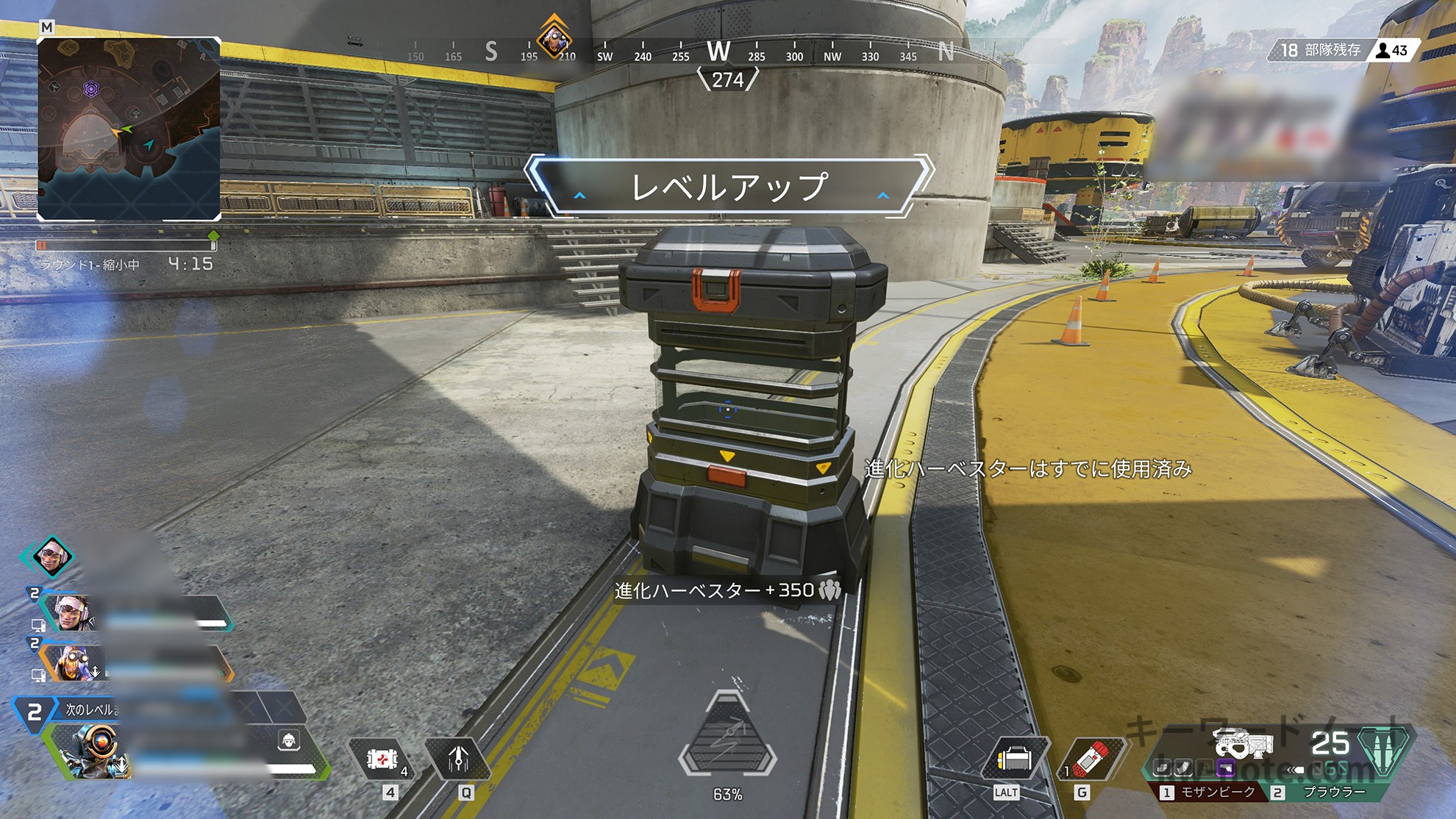Screen dimensions: 1456x819
Task: Switch to the プラウラー weapon tab
Action: (1328, 792)
